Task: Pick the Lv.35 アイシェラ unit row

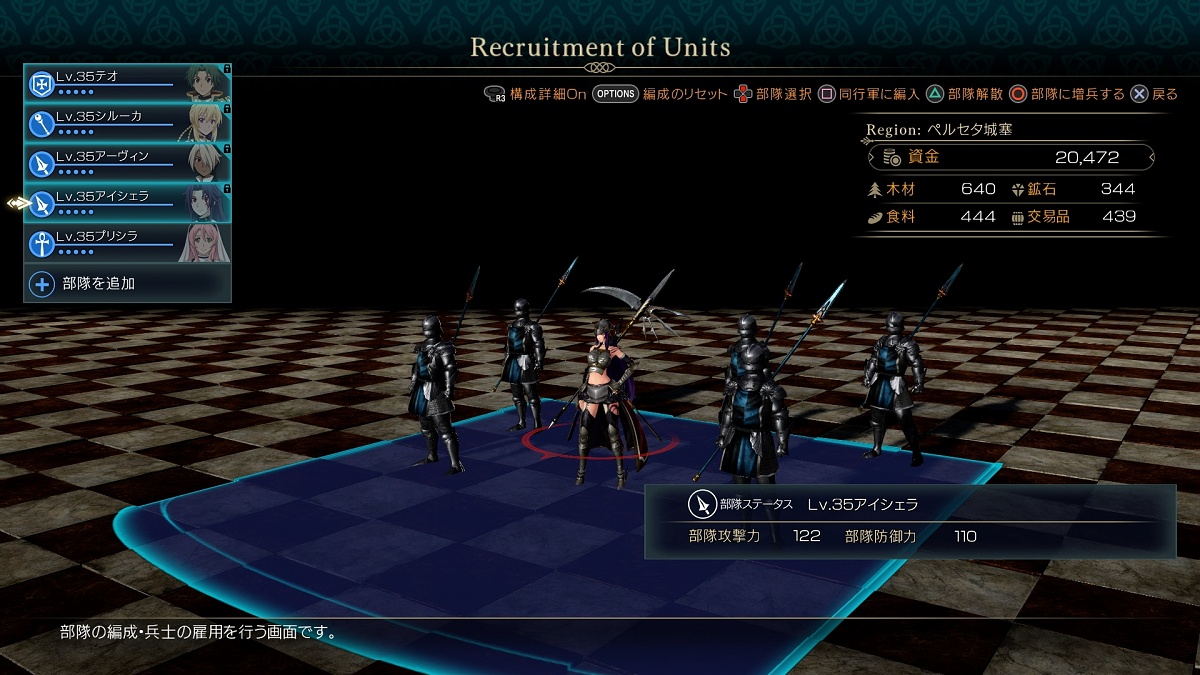Action: point(127,202)
